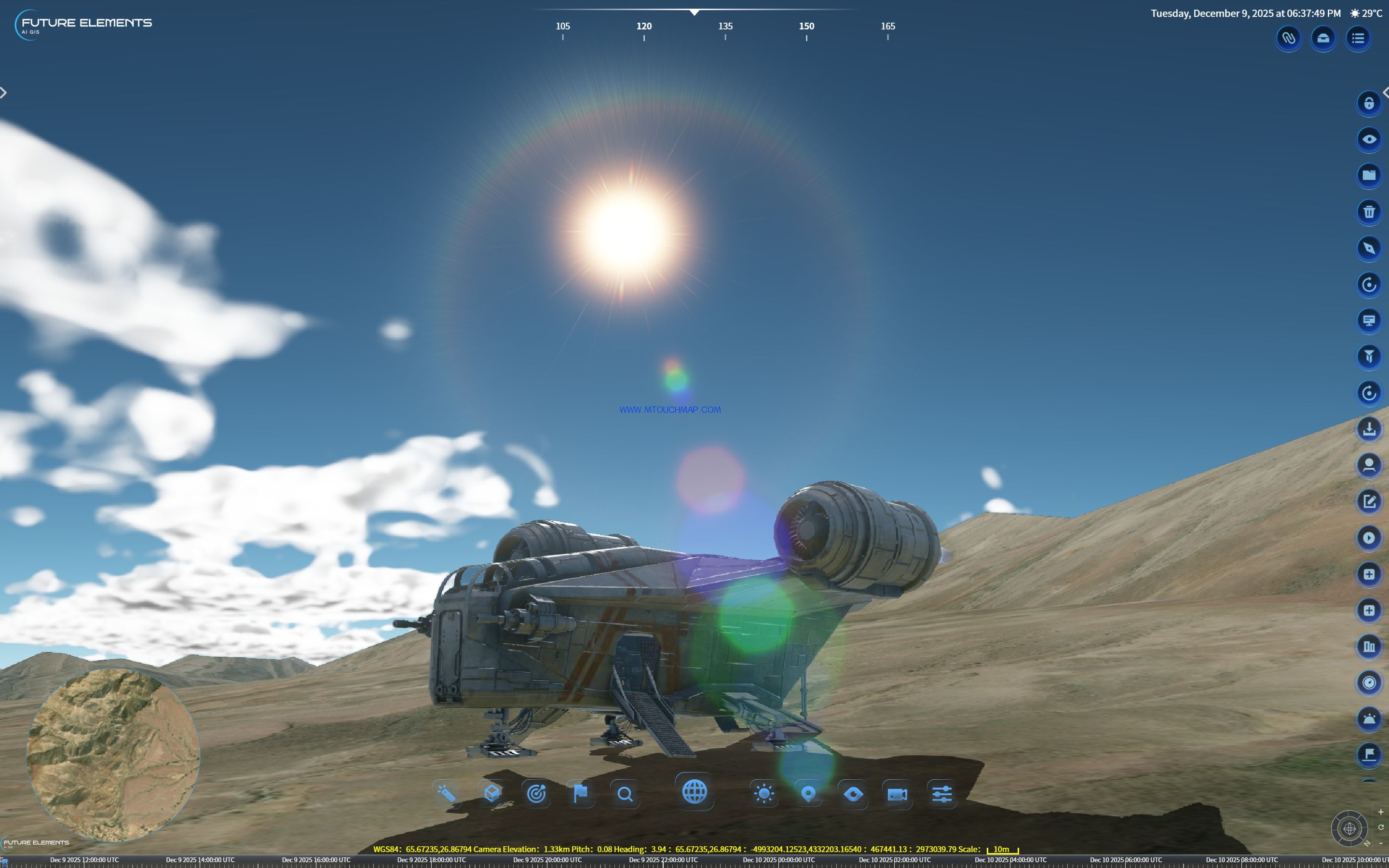Click the trash delete icon in sidebar

click(x=1370, y=212)
